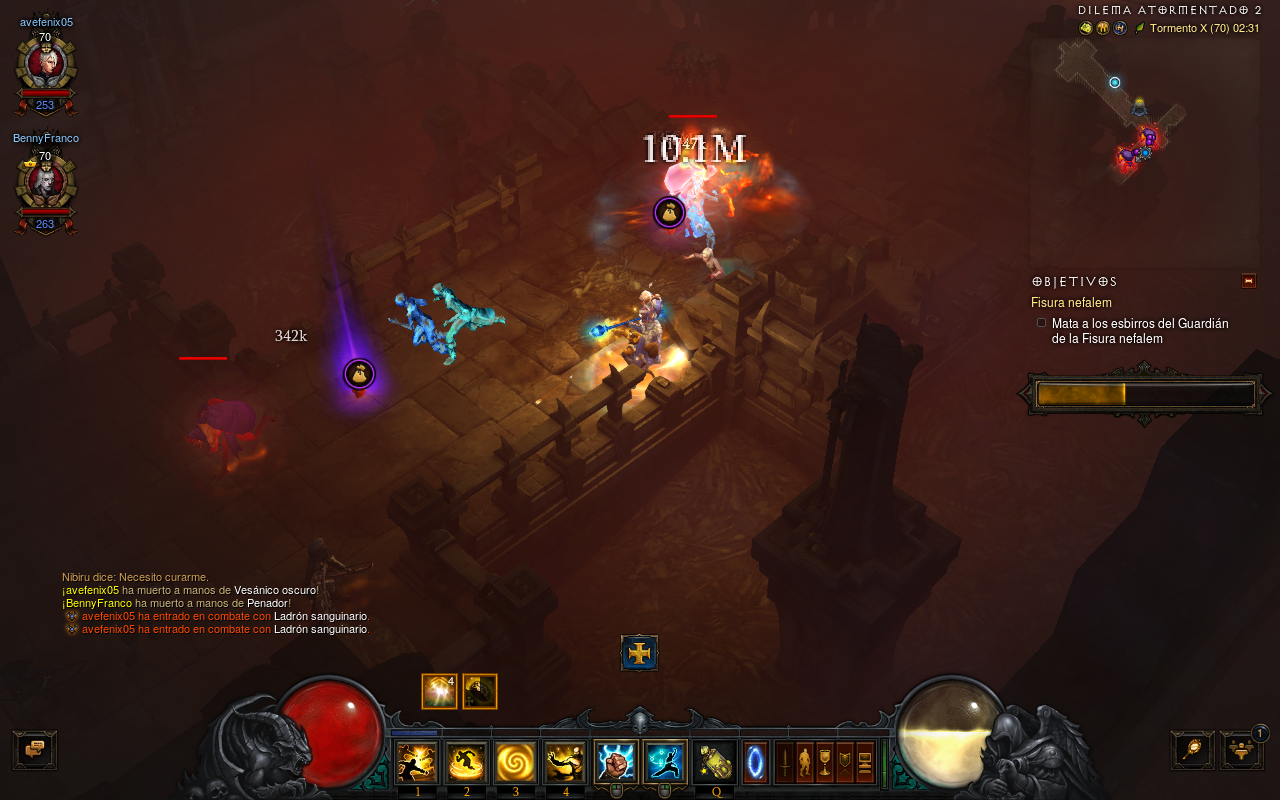
Task: Drink the potion in the Q slot
Action: click(x=715, y=762)
